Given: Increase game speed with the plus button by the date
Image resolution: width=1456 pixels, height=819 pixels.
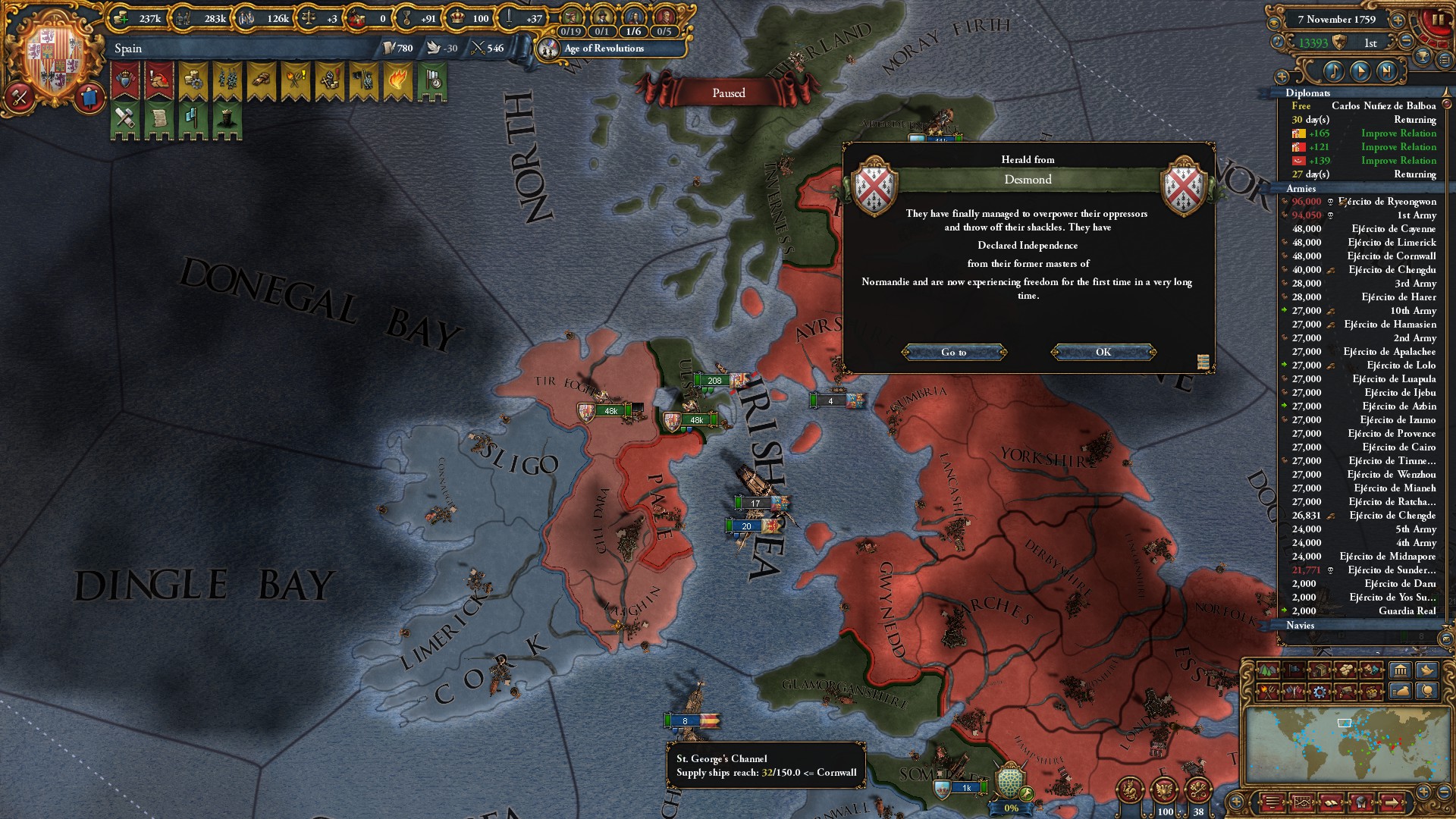Looking at the screenshot, I should (x=1398, y=20).
